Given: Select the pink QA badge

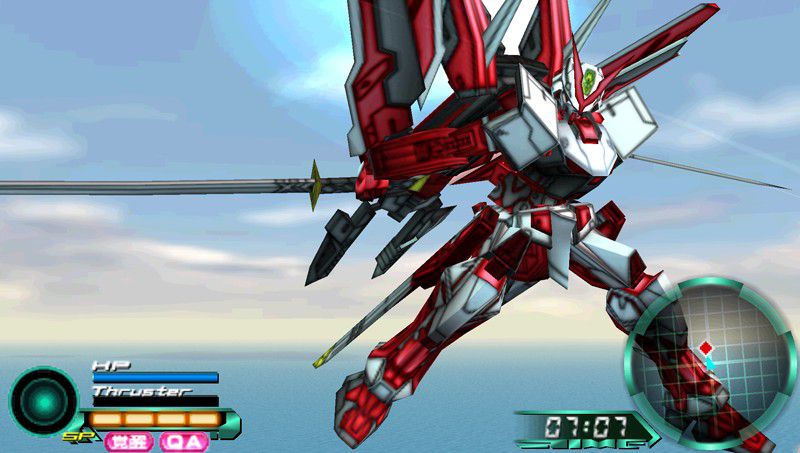Looking at the screenshot, I should (x=185, y=441).
